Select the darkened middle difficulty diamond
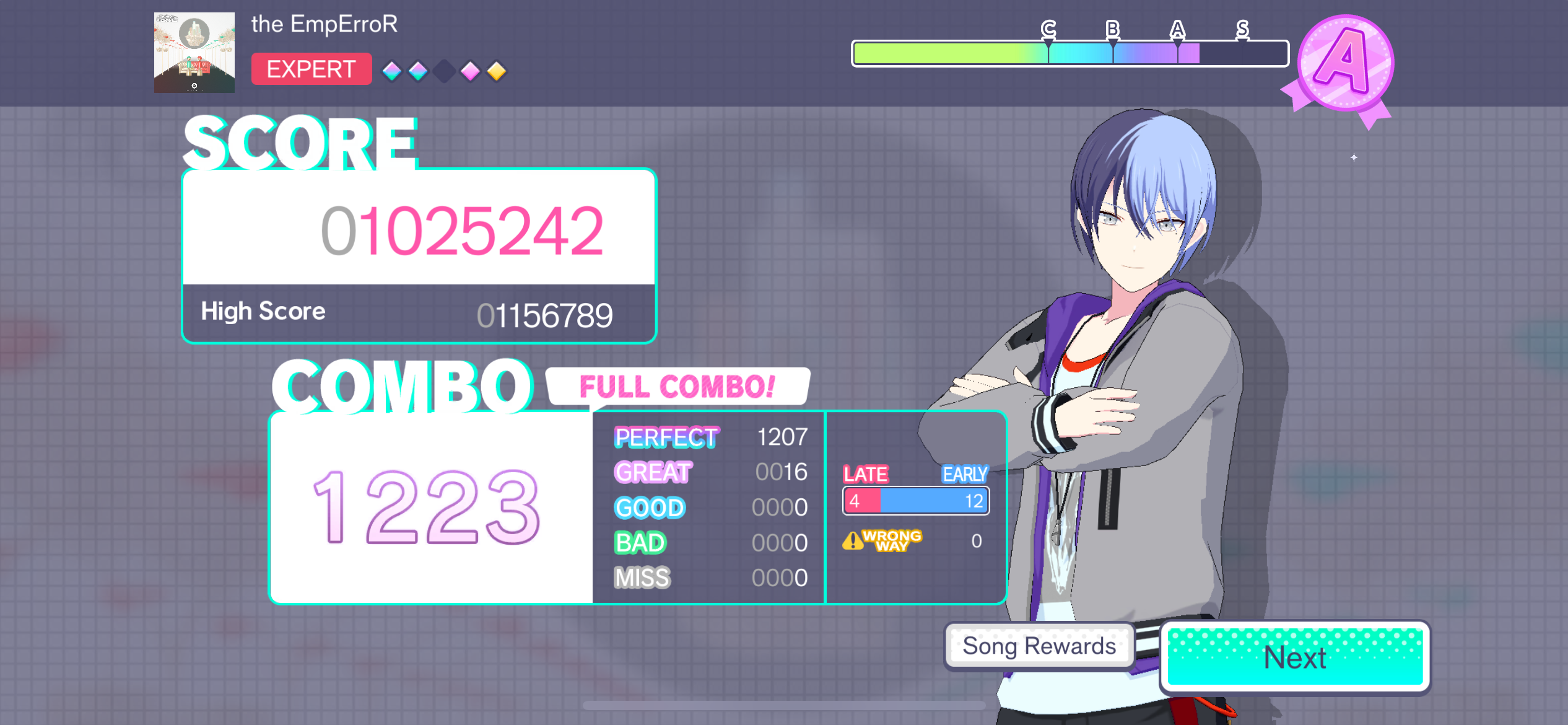 (444, 72)
